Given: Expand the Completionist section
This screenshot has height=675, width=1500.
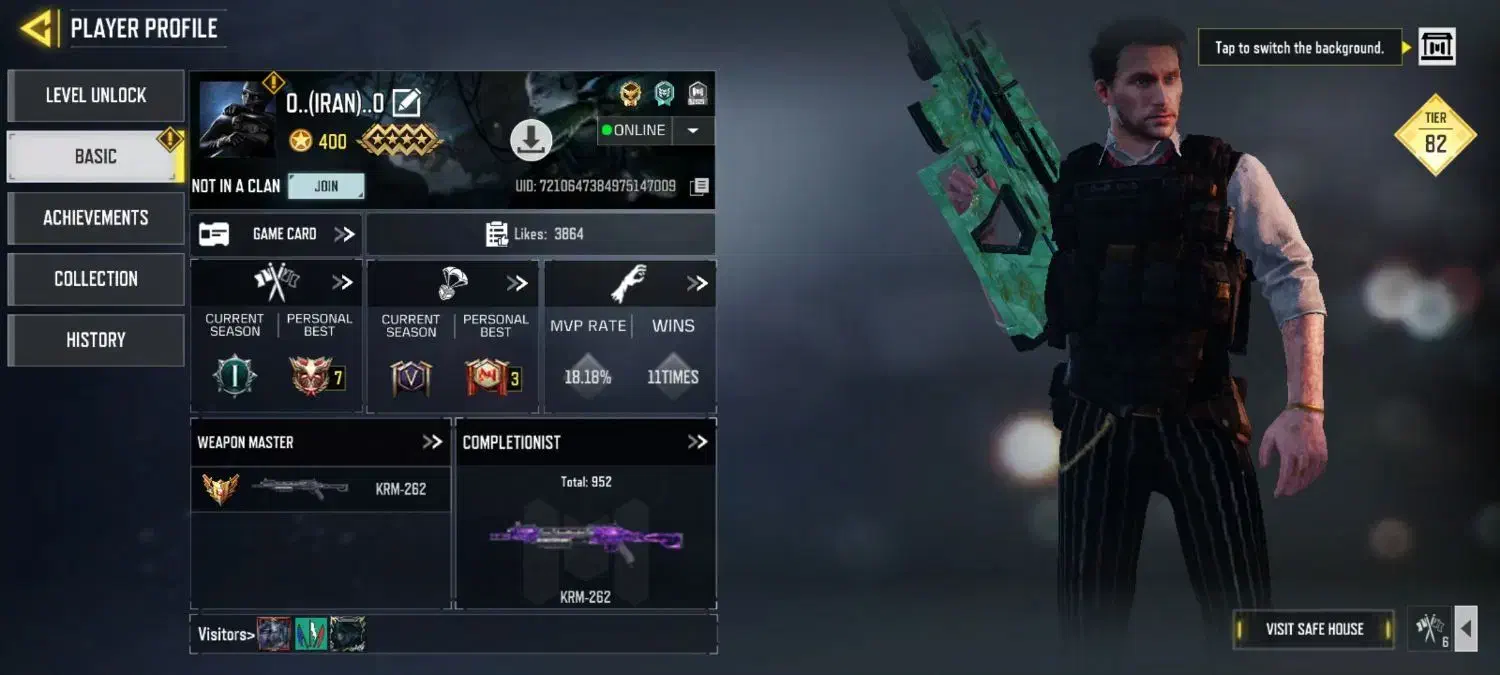Looking at the screenshot, I should tap(697, 442).
